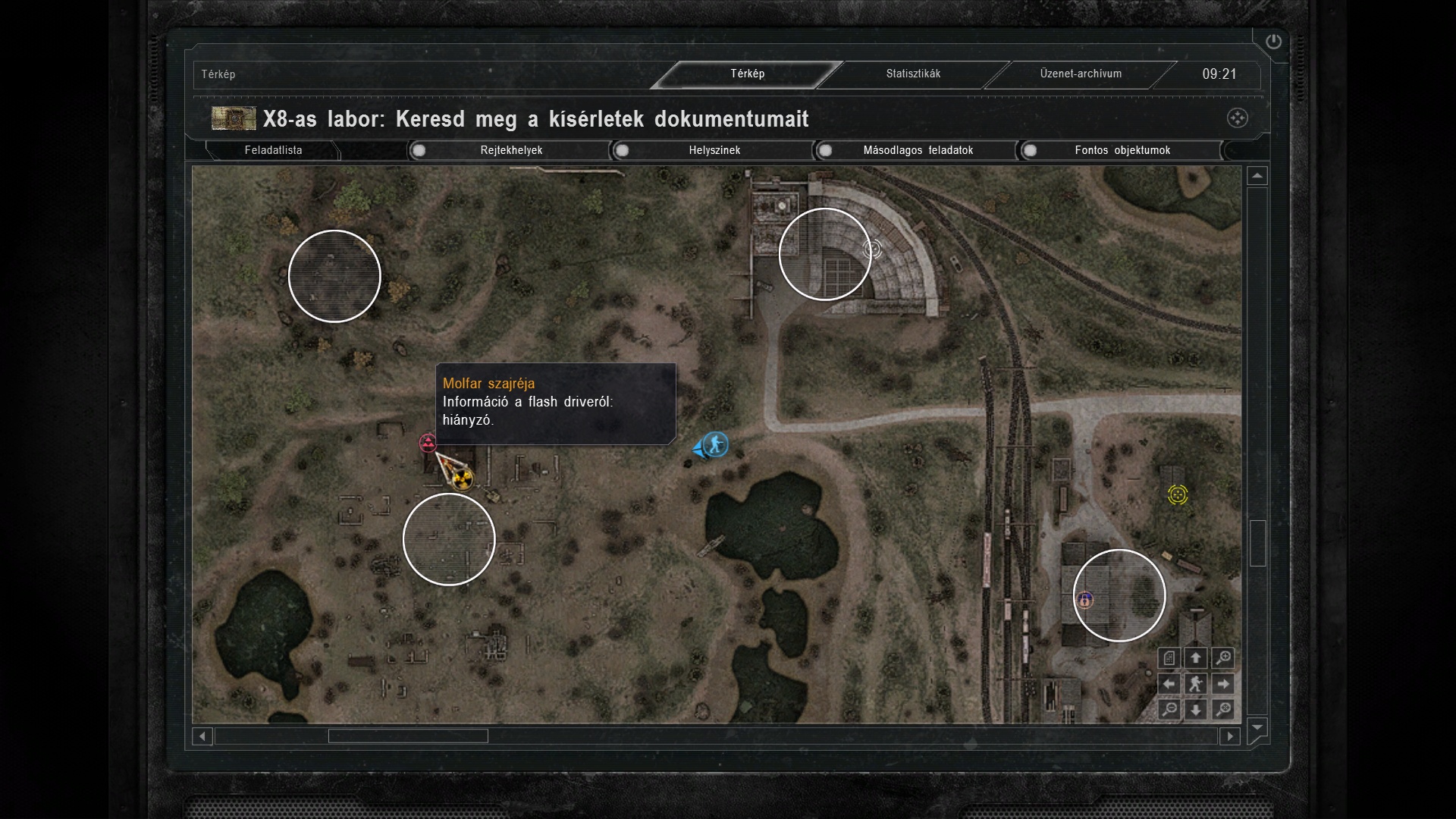The image size is (1456, 819).
Task: Toggle the Másodlagos feladatok filter
Action: pos(826,150)
